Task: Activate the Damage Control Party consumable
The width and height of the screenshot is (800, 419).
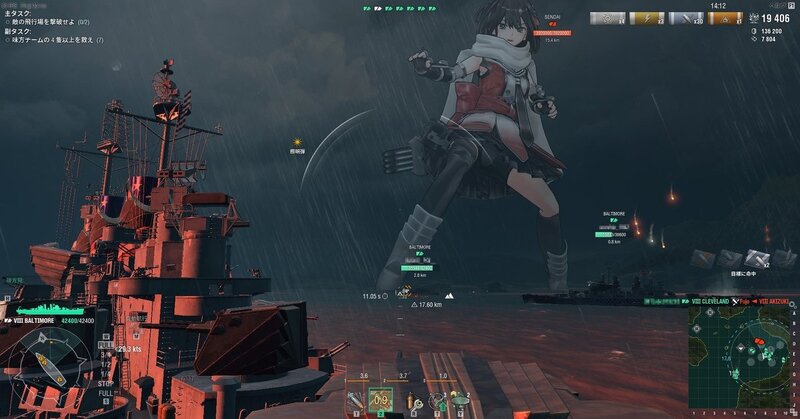Action: 415,401
